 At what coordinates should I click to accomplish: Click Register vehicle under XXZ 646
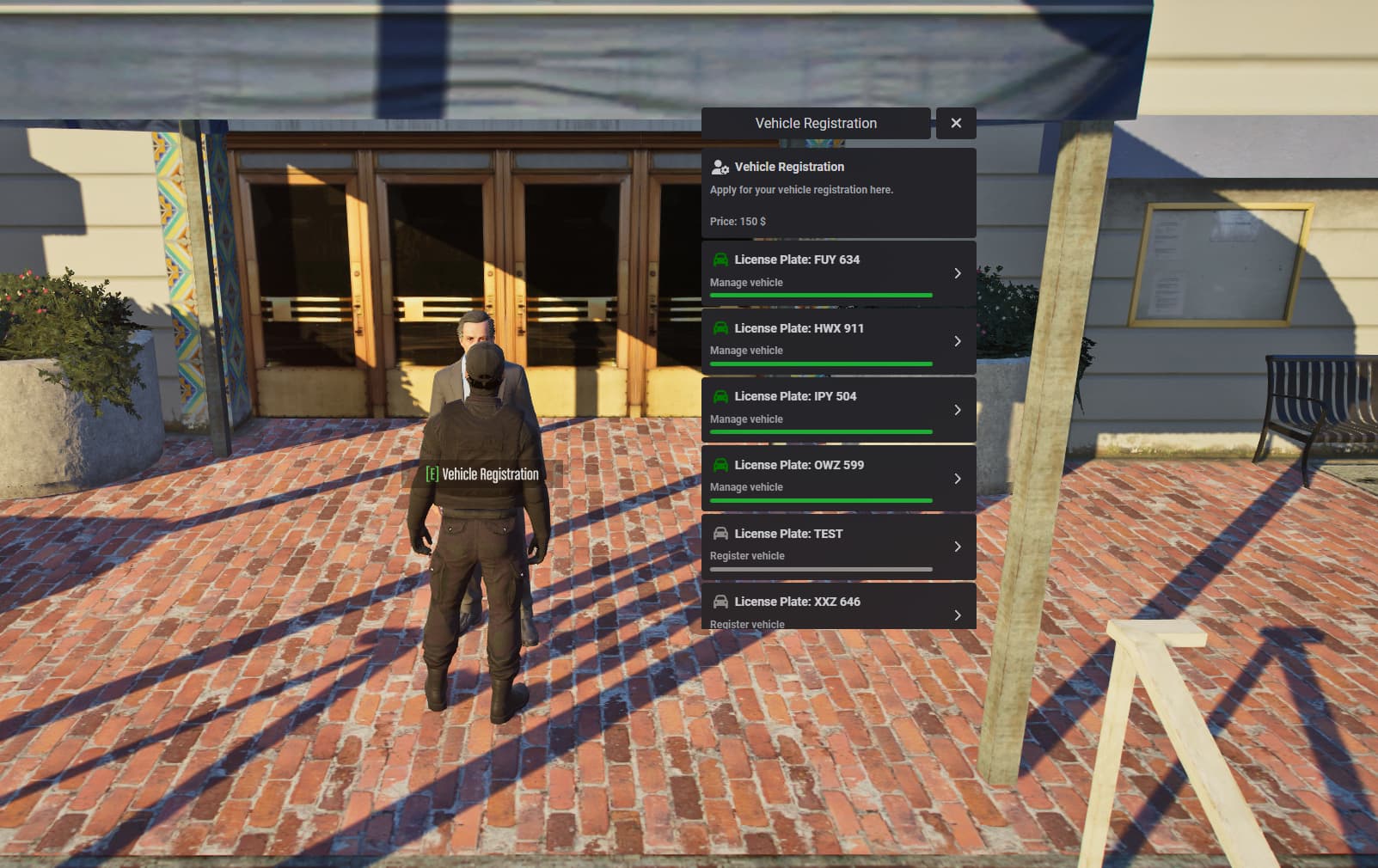746,624
